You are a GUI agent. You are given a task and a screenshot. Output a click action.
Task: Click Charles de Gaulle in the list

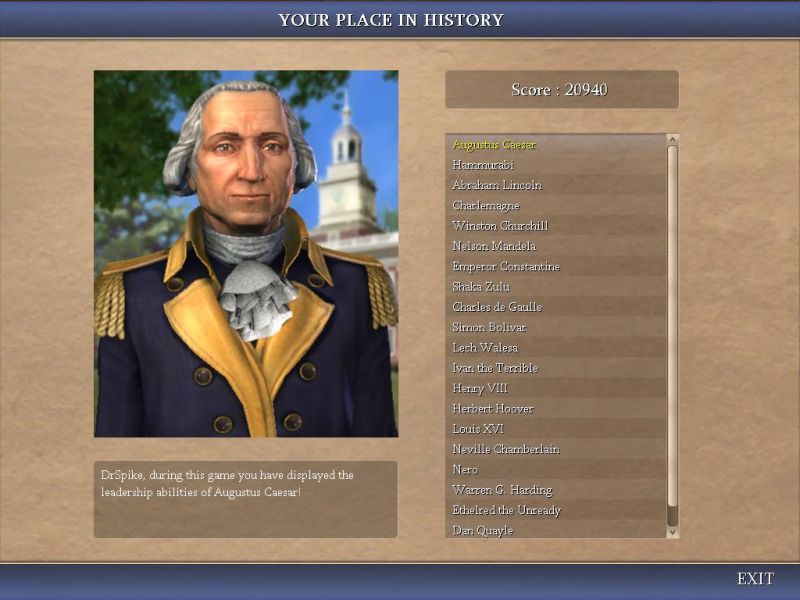[x=497, y=307]
